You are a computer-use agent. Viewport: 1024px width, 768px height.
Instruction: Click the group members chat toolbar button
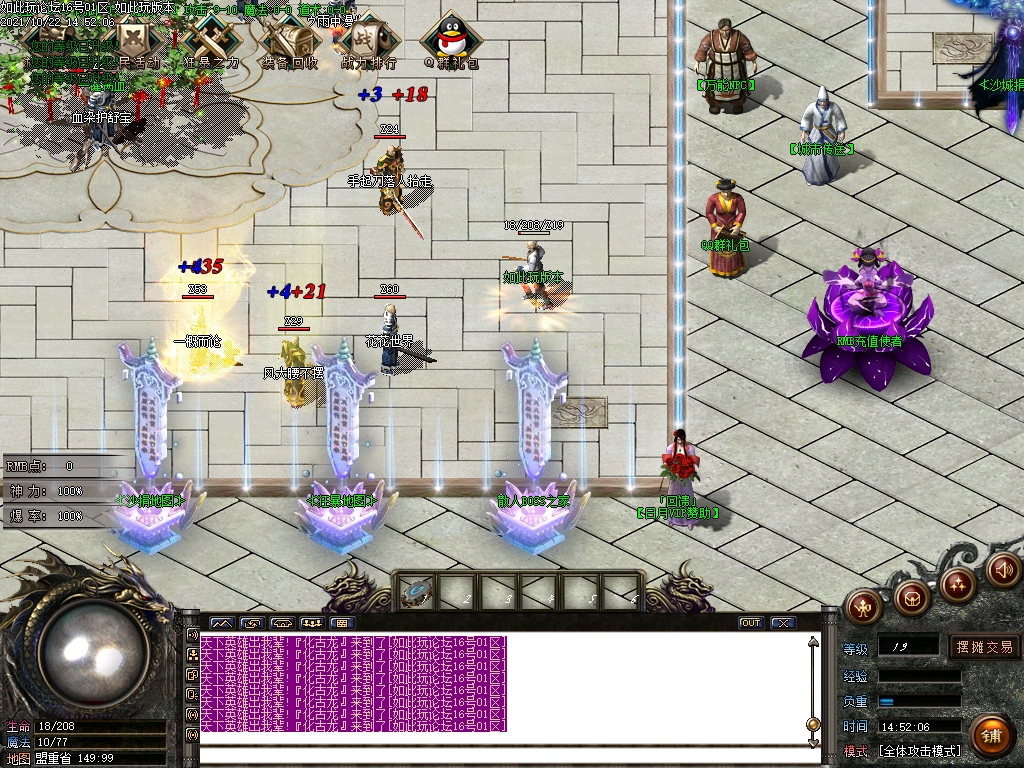coord(312,623)
